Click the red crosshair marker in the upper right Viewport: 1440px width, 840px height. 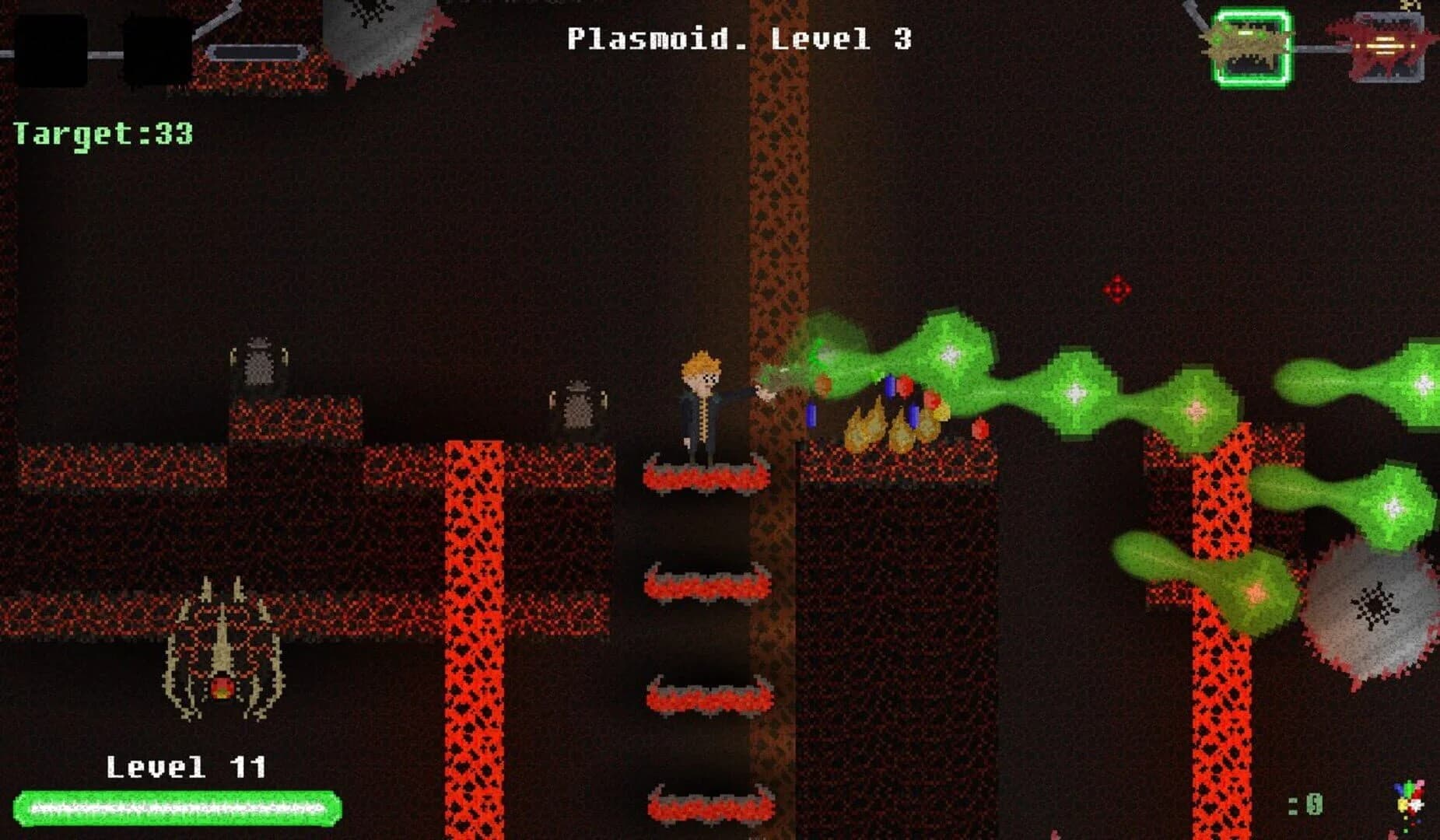(1116, 288)
